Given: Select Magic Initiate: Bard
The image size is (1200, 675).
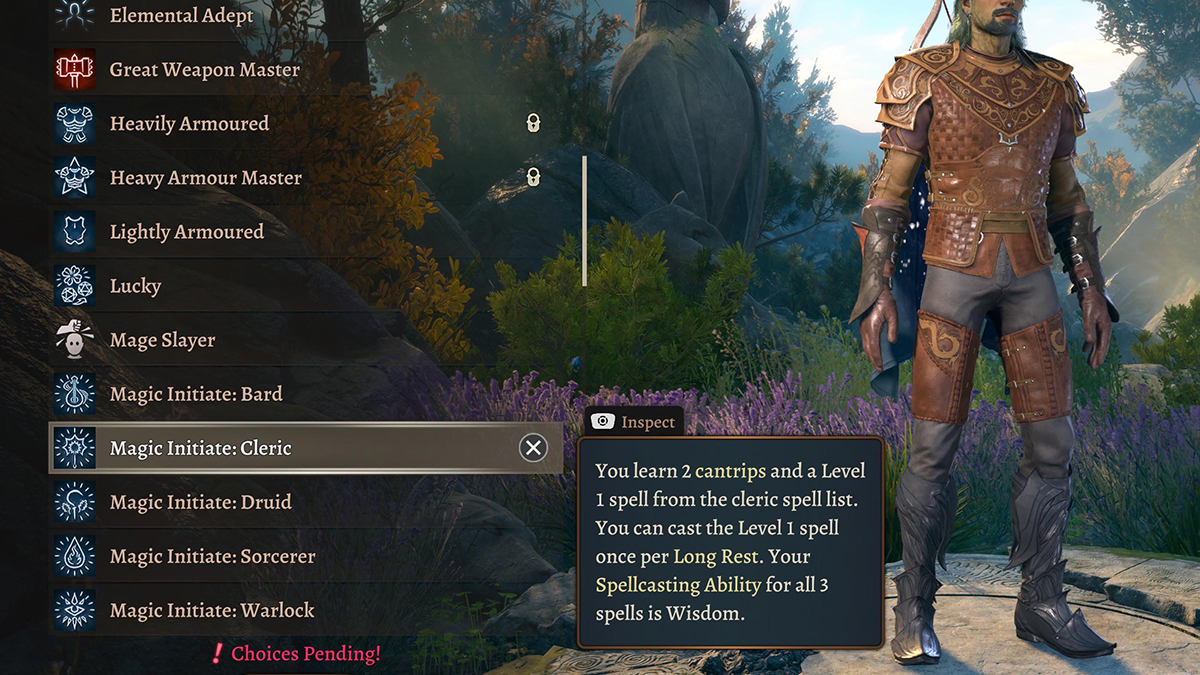Looking at the screenshot, I should click(x=196, y=394).
